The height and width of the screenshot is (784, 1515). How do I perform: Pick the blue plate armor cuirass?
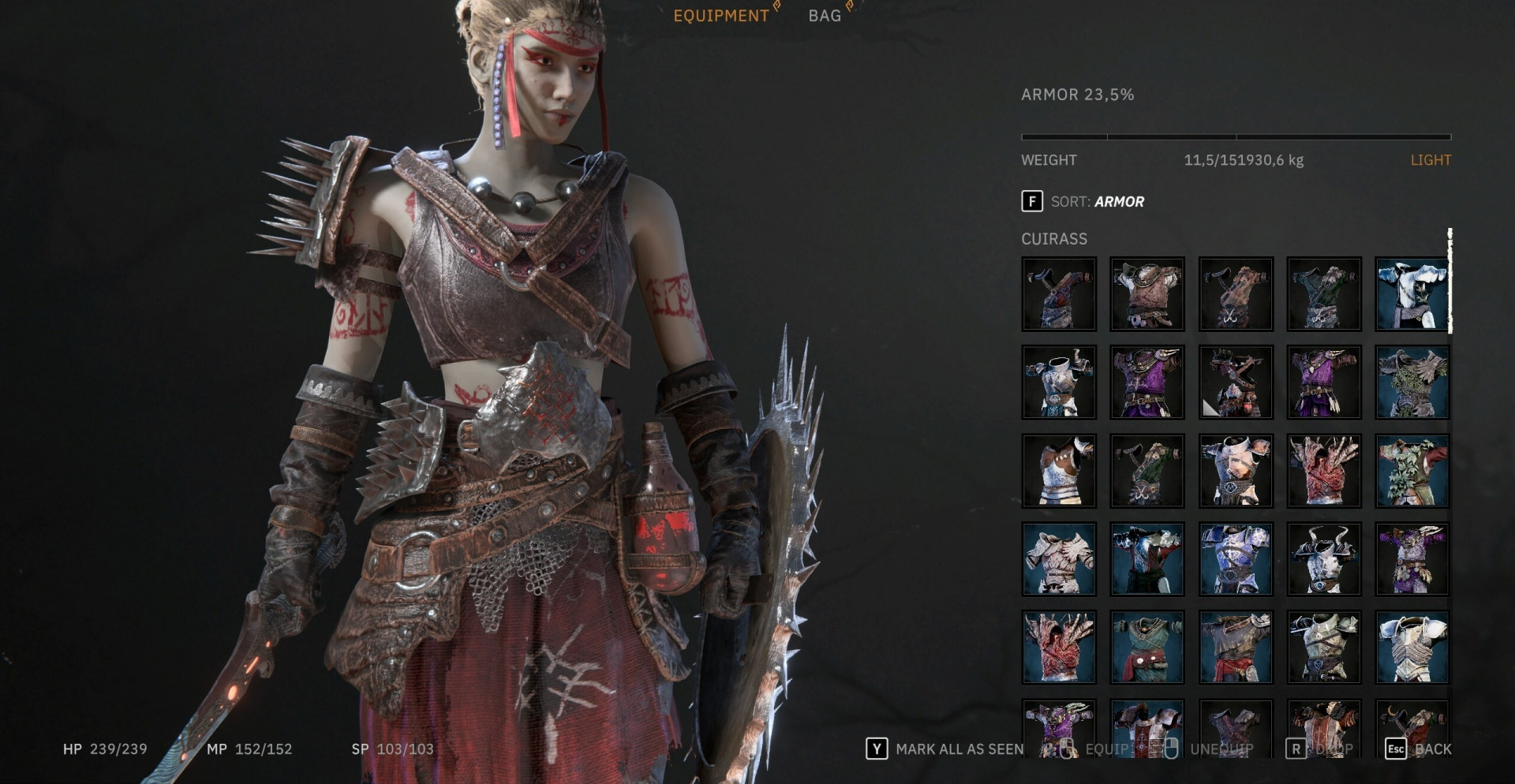coord(1236,559)
